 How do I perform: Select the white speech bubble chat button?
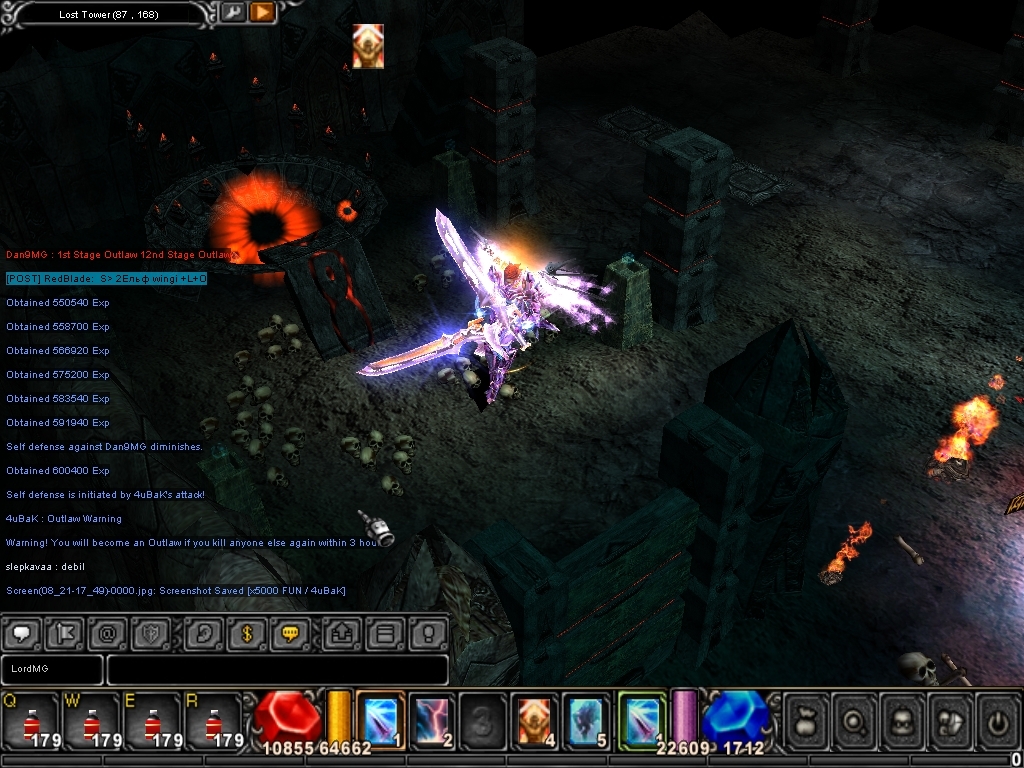(x=22, y=634)
